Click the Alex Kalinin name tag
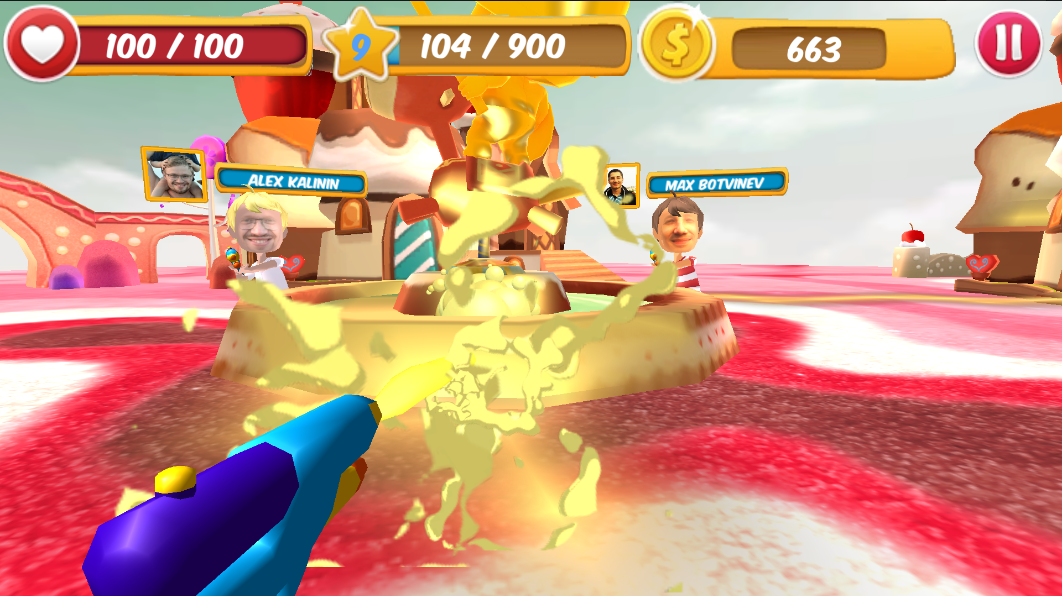Screen dimensions: 1062x596 (x=291, y=181)
